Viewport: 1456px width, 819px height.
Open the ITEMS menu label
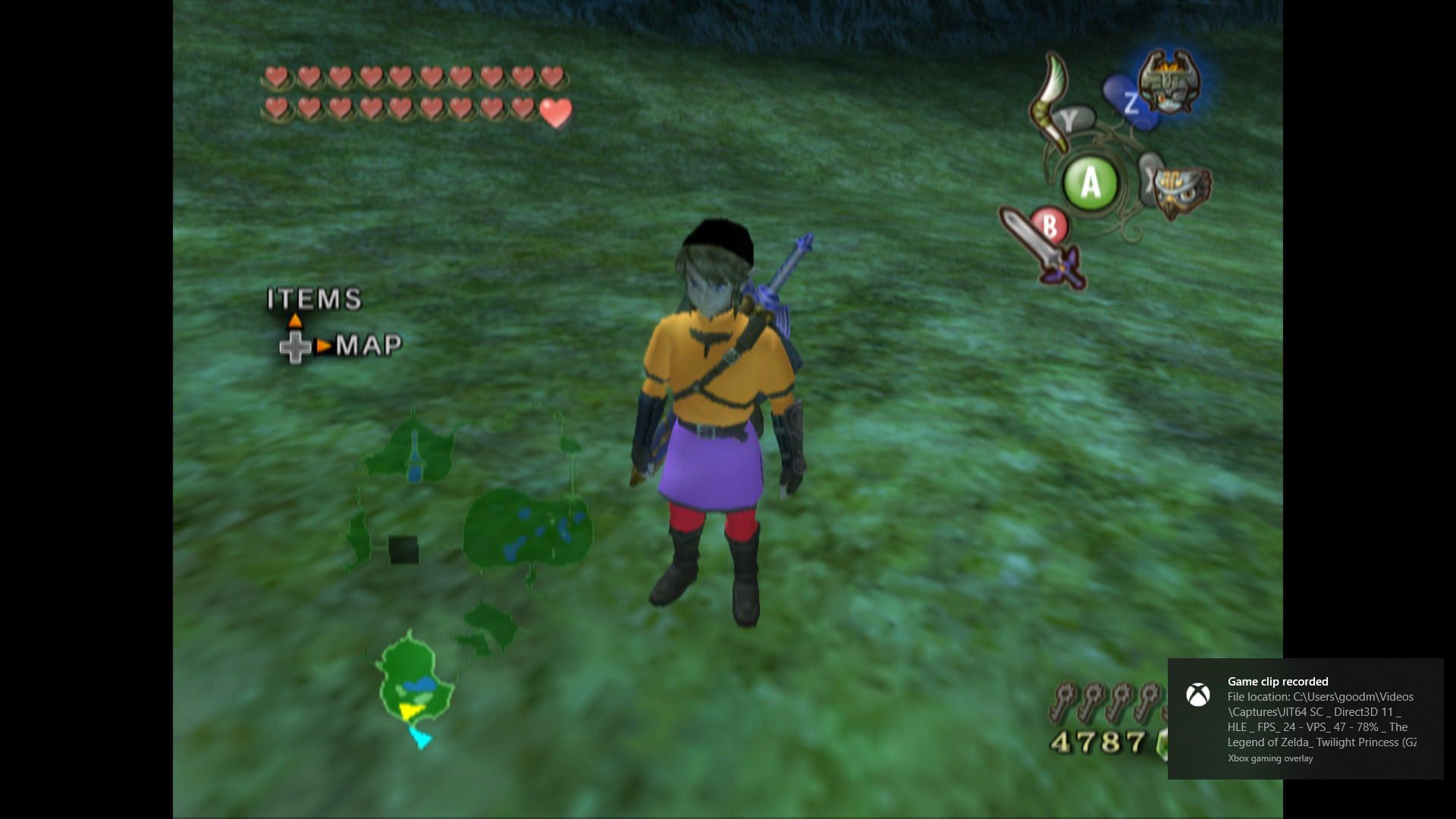pos(313,300)
